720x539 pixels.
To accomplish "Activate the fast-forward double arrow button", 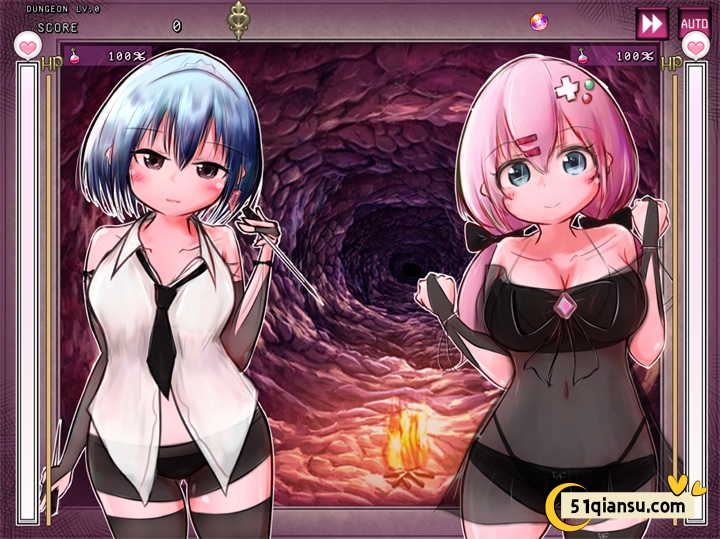I will (x=652, y=23).
